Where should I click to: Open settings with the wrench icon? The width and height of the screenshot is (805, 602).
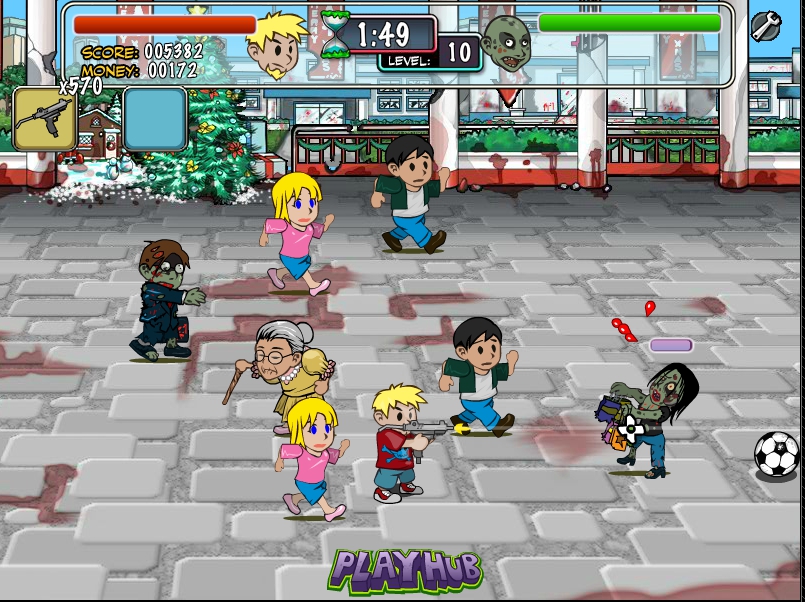coord(766,26)
